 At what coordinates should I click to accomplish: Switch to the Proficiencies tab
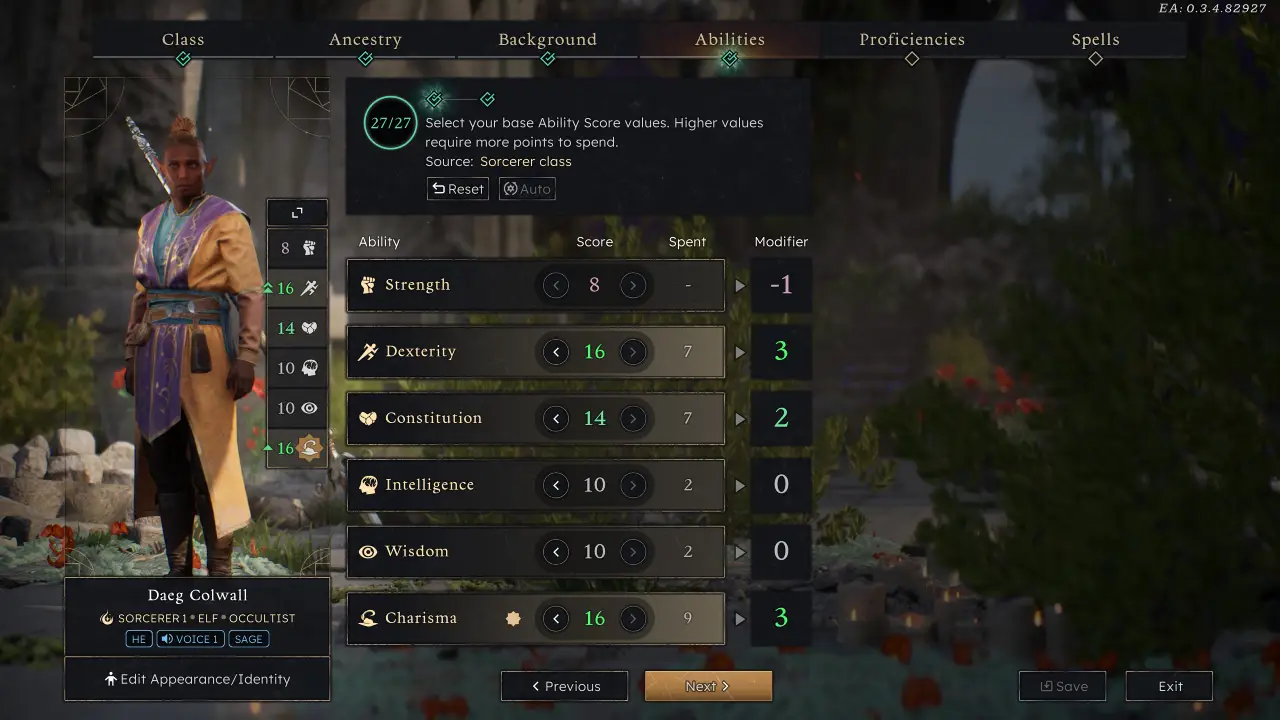pyautogui.click(x=911, y=39)
